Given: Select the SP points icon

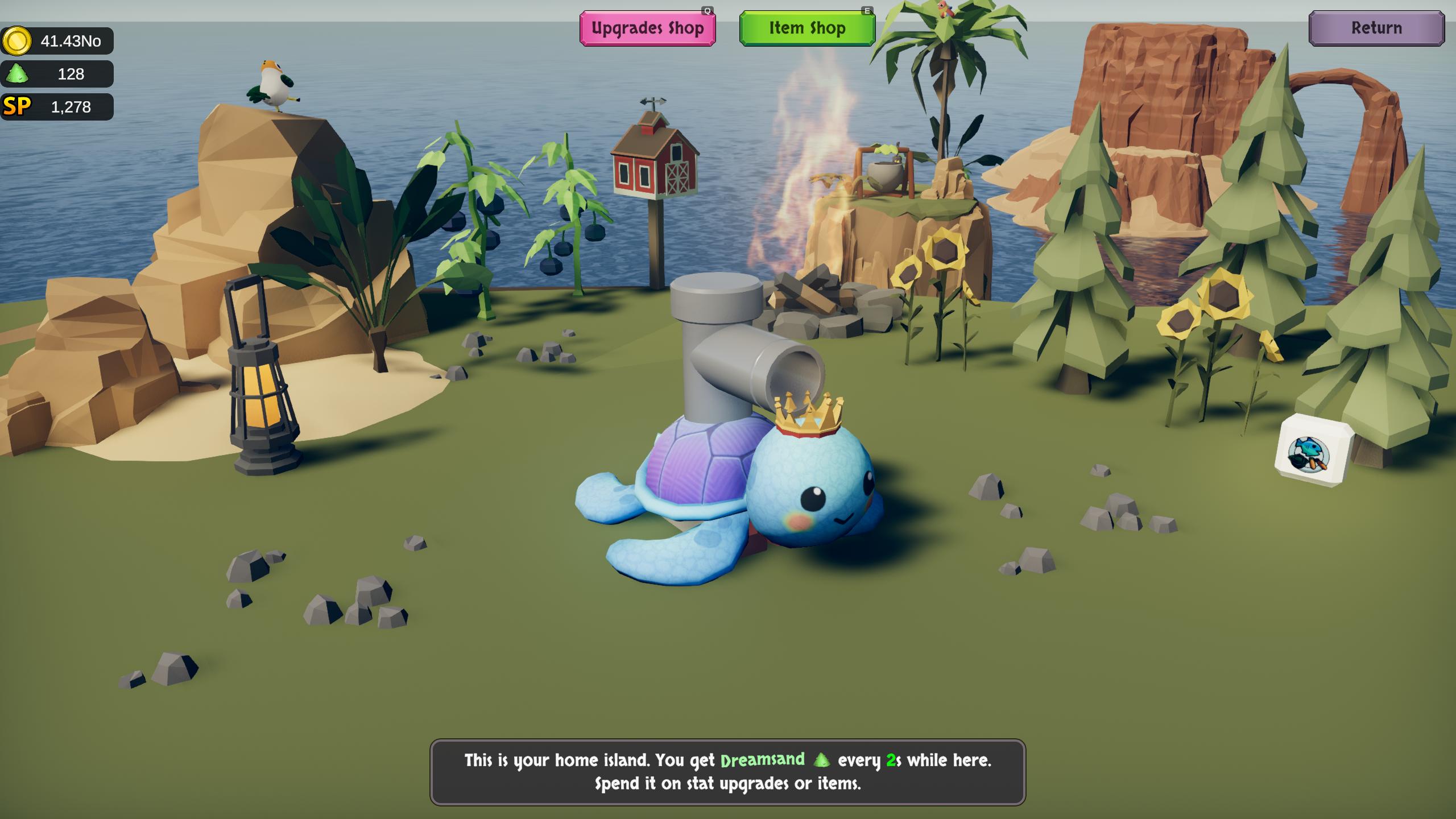Looking at the screenshot, I should click(17, 106).
